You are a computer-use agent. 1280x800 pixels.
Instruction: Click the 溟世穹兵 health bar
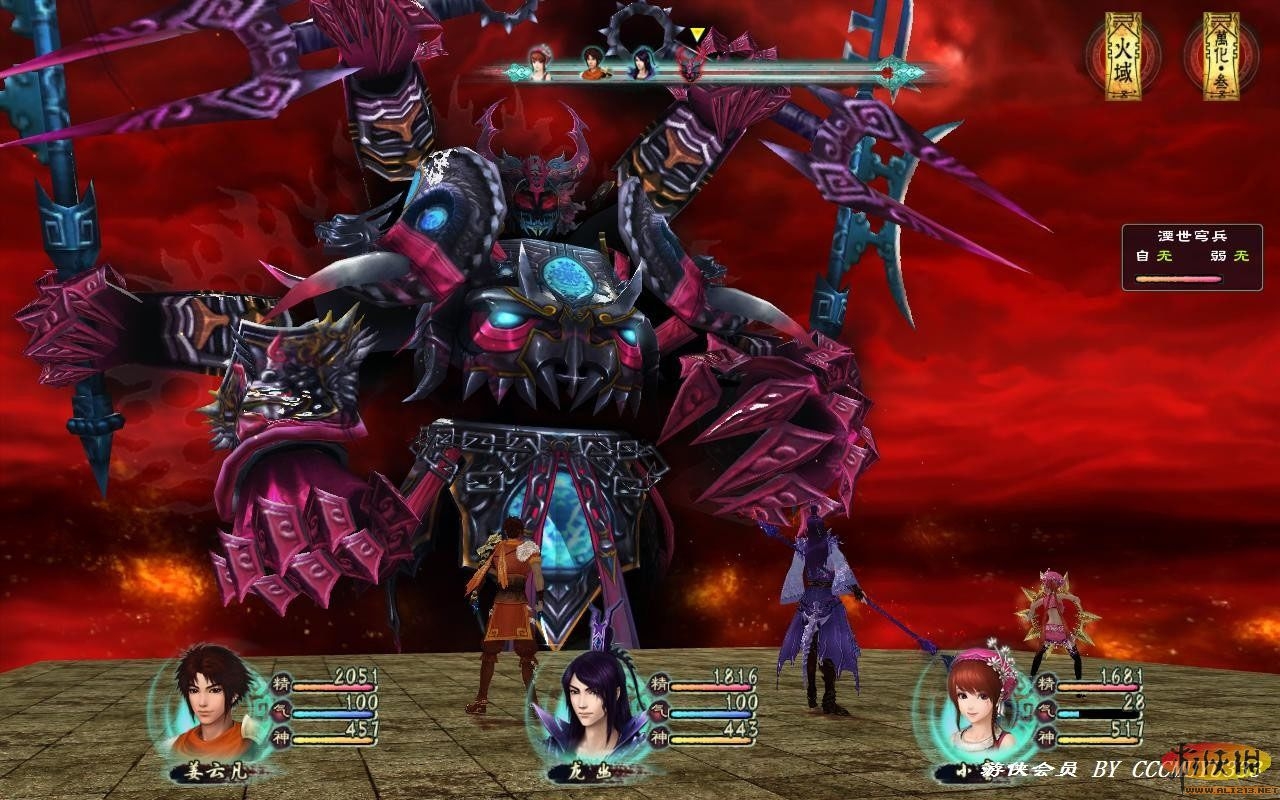click(1178, 279)
